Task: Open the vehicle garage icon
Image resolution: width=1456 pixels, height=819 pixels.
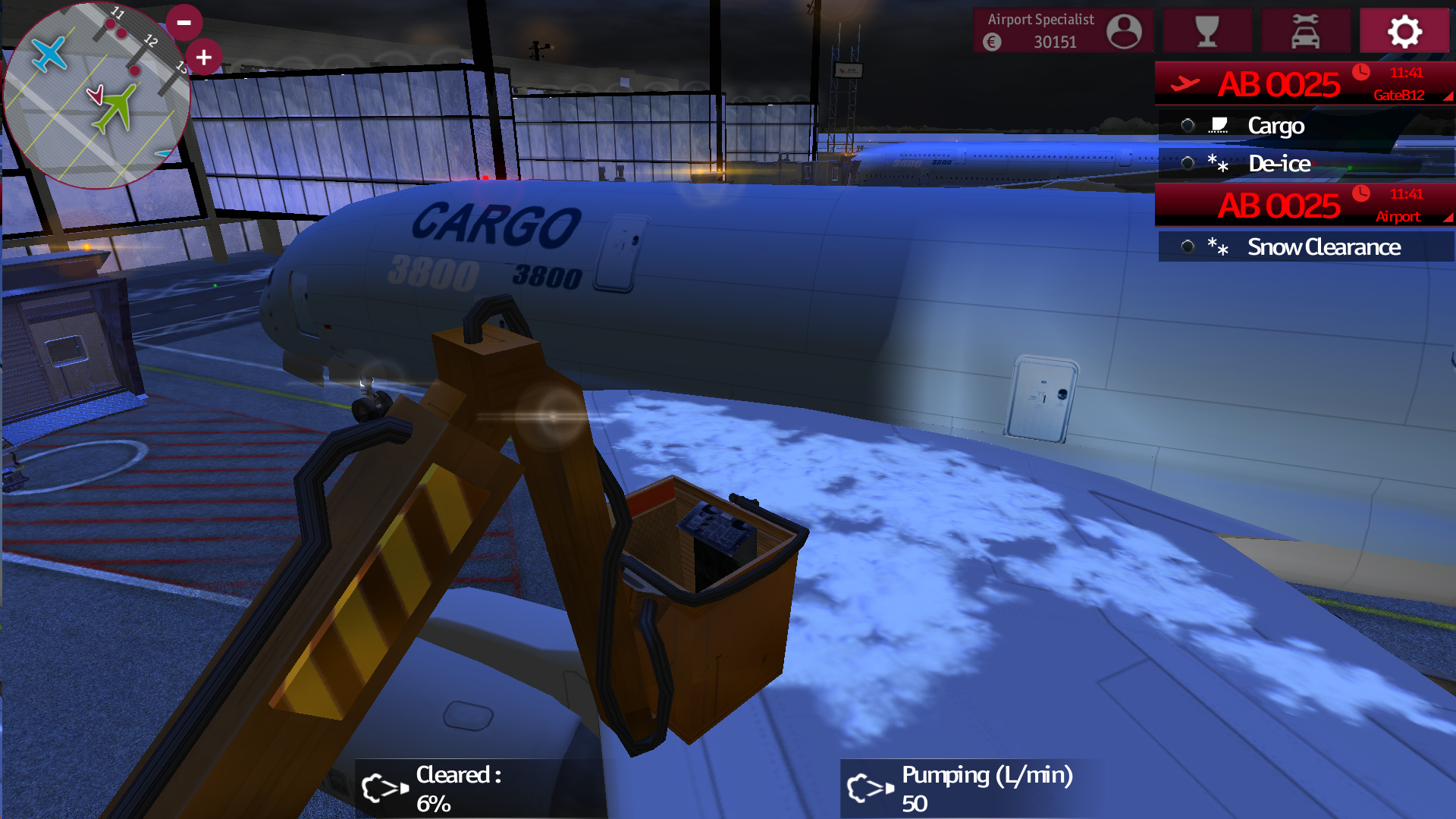Action: [x=1306, y=31]
